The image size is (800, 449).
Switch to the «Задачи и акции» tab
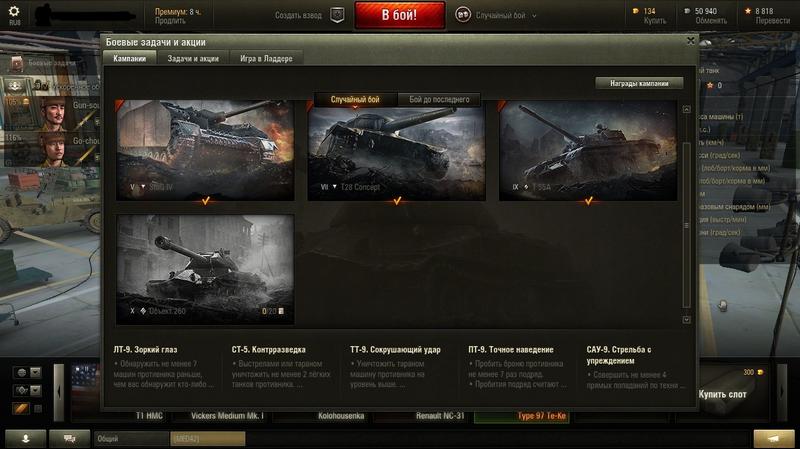193,59
